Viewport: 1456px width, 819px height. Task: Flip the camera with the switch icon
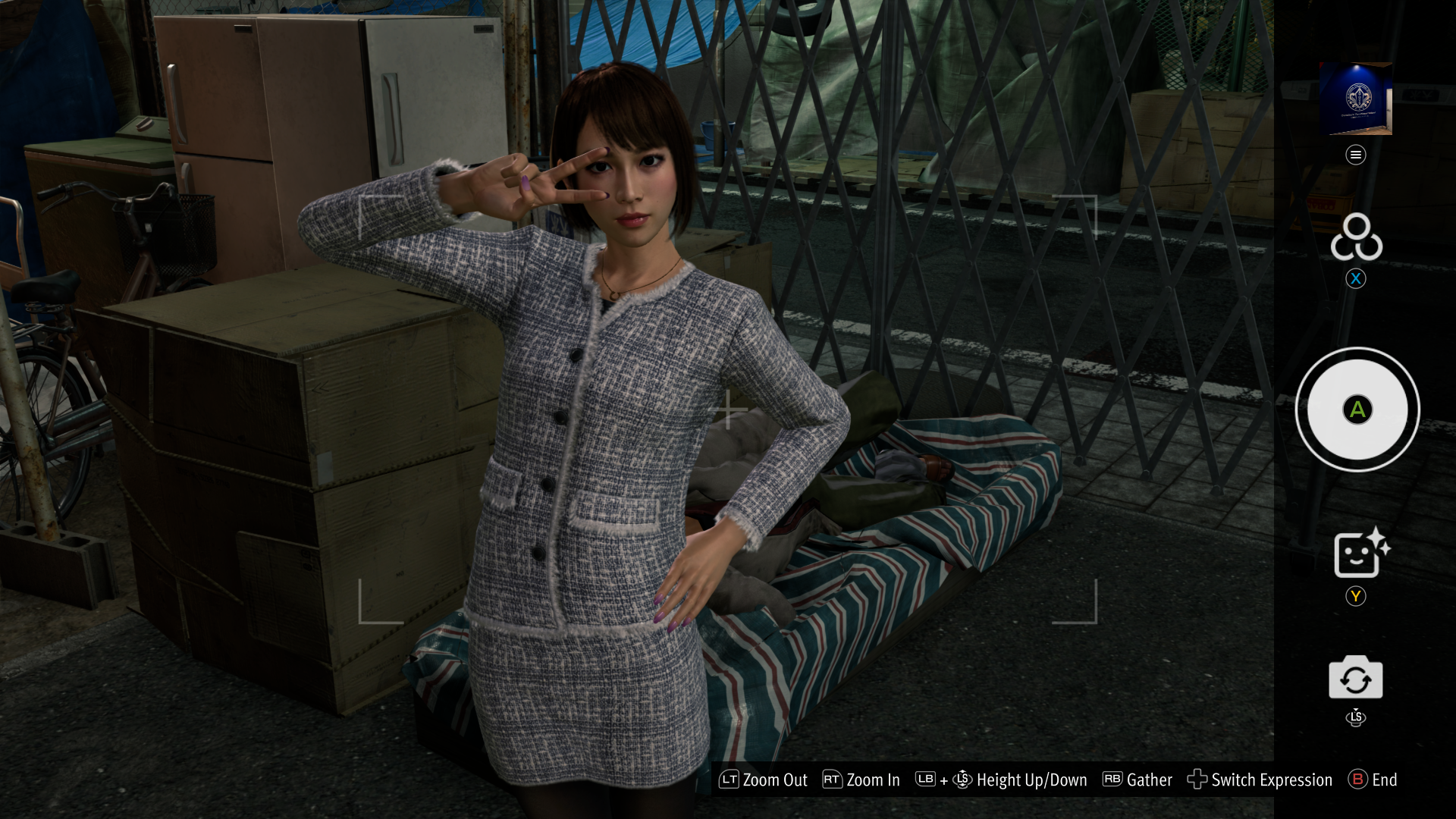[1355, 678]
